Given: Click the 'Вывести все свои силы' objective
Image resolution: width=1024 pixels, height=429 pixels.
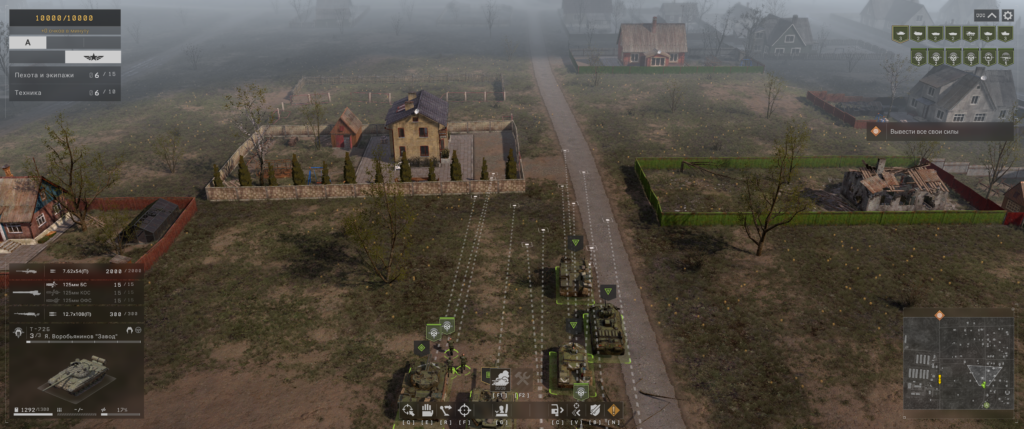Looking at the screenshot, I should (940, 131).
